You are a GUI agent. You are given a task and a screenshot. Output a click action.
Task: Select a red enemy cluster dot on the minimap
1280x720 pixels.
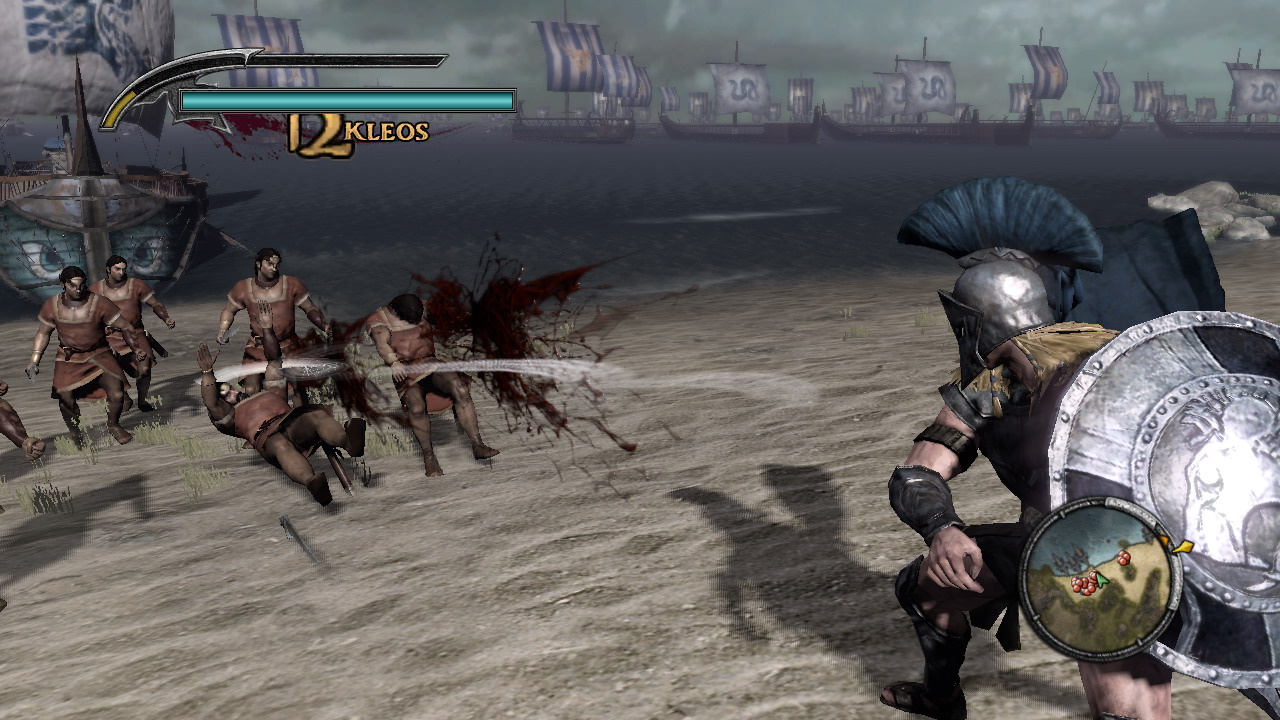(1083, 585)
